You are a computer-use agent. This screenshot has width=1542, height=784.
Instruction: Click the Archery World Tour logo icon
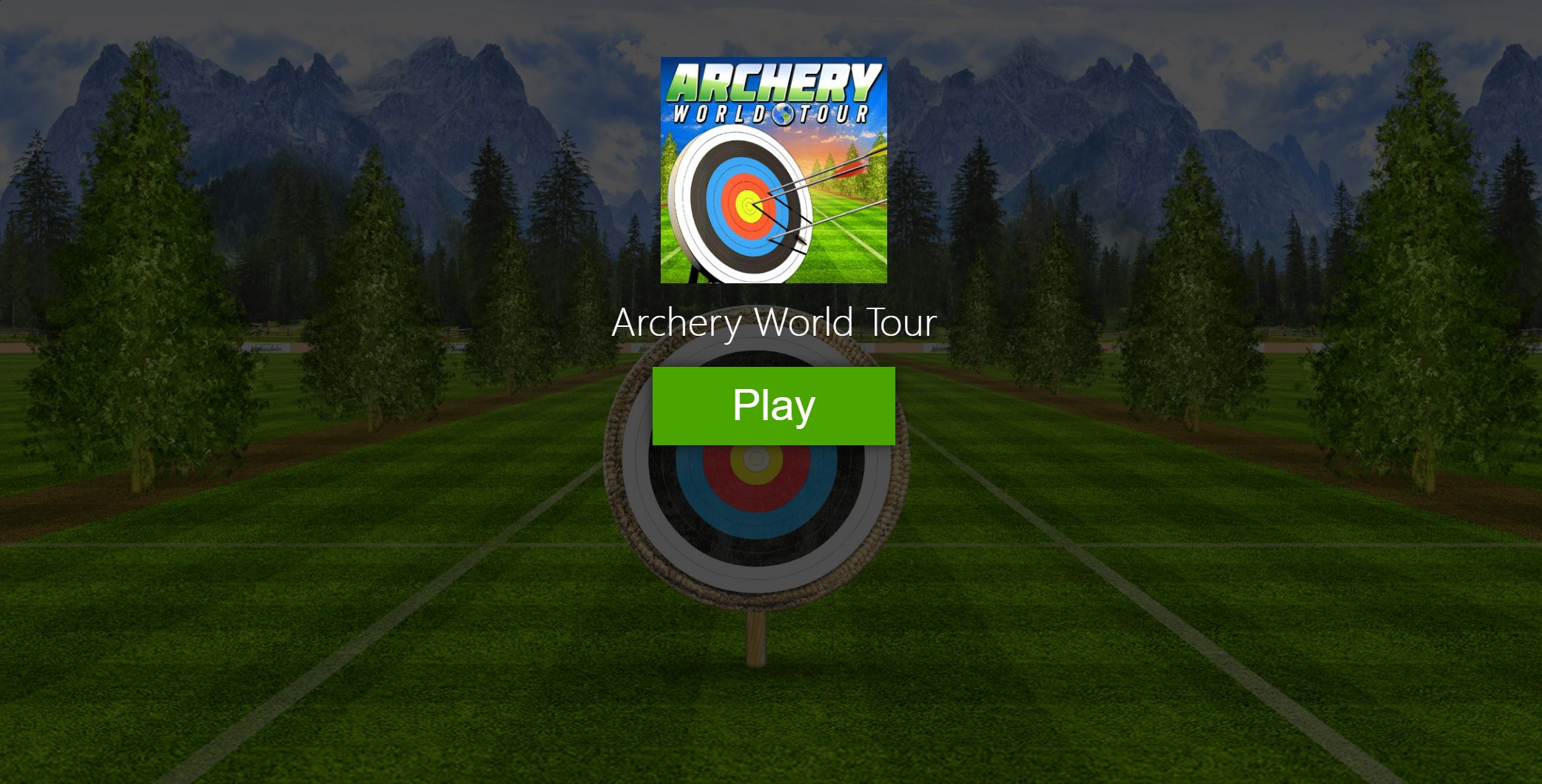pos(773,170)
